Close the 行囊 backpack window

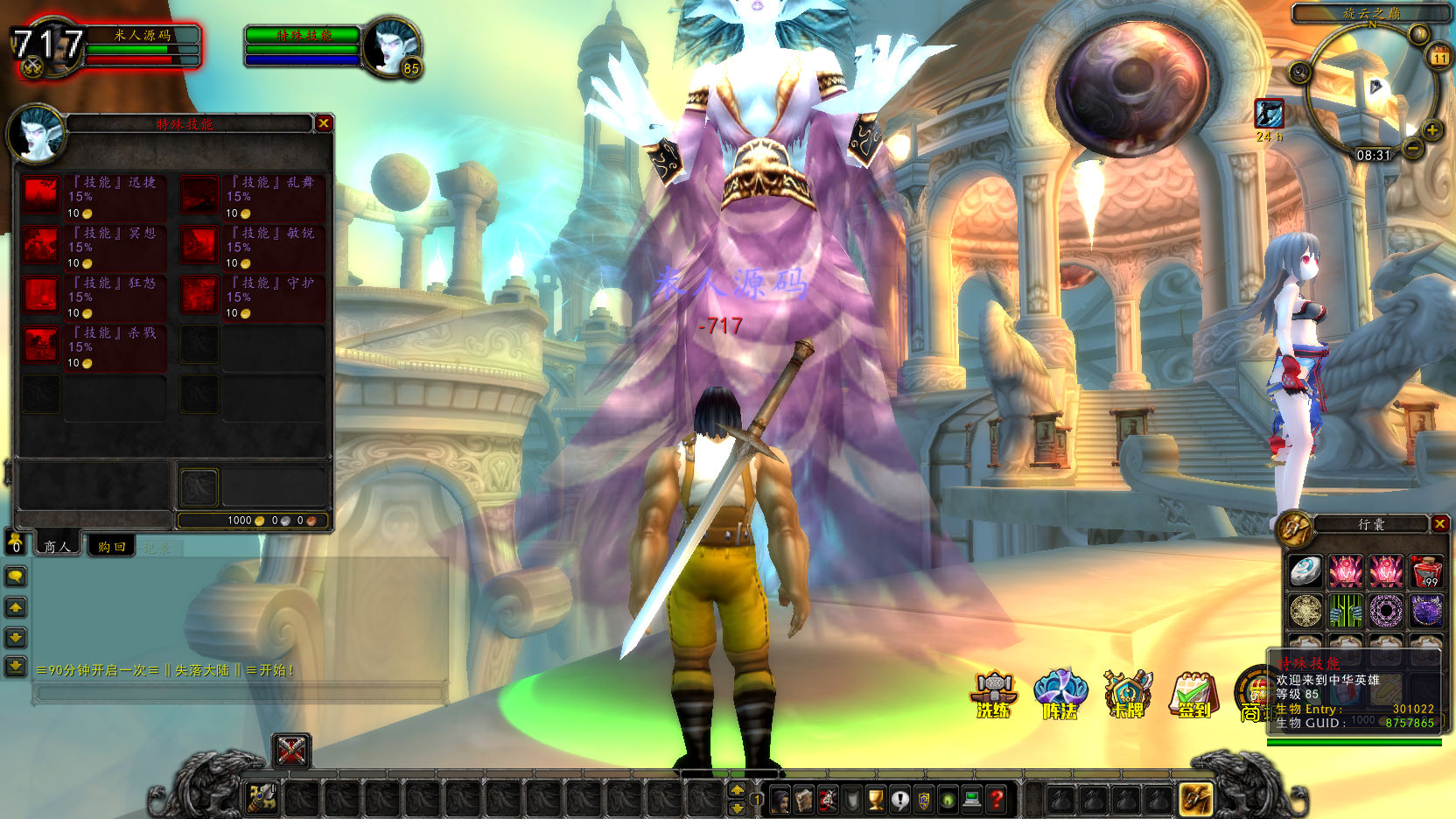click(x=1439, y=524)
